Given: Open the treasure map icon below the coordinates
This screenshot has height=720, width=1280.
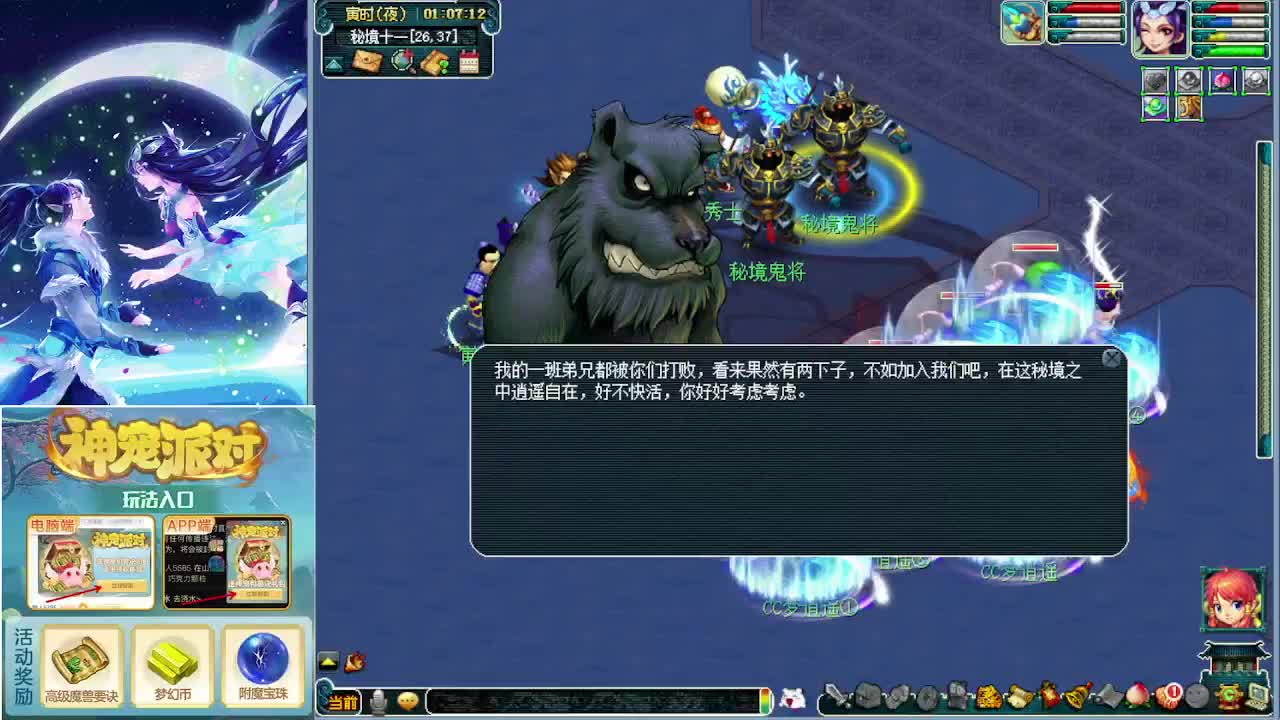Looking at the screenshot, I should pyautogui.click(x=434, y=62).
